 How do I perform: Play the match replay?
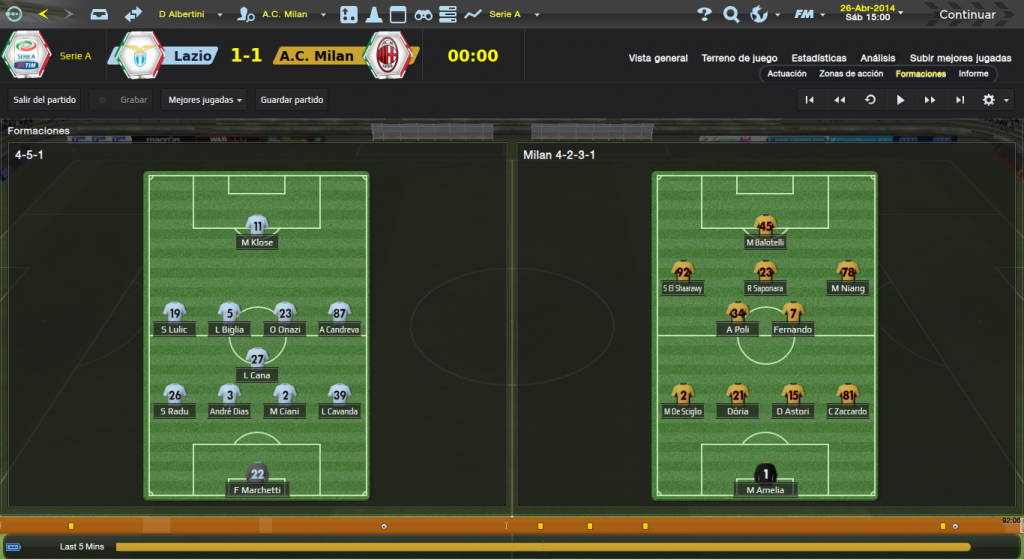(x=900, y=100)
